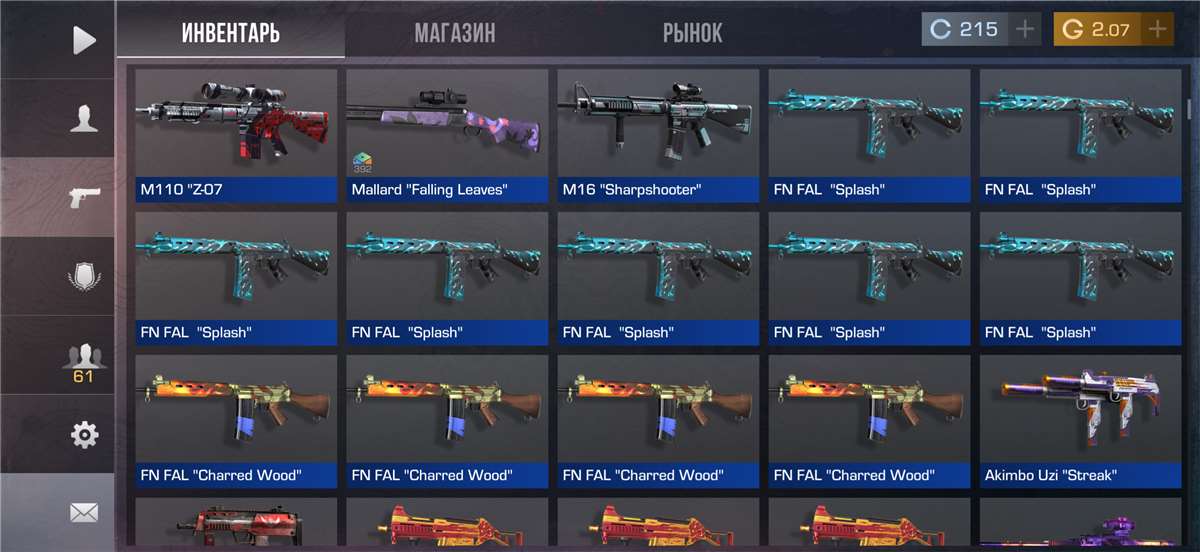Open the Рынок tab

click(692, 32)
